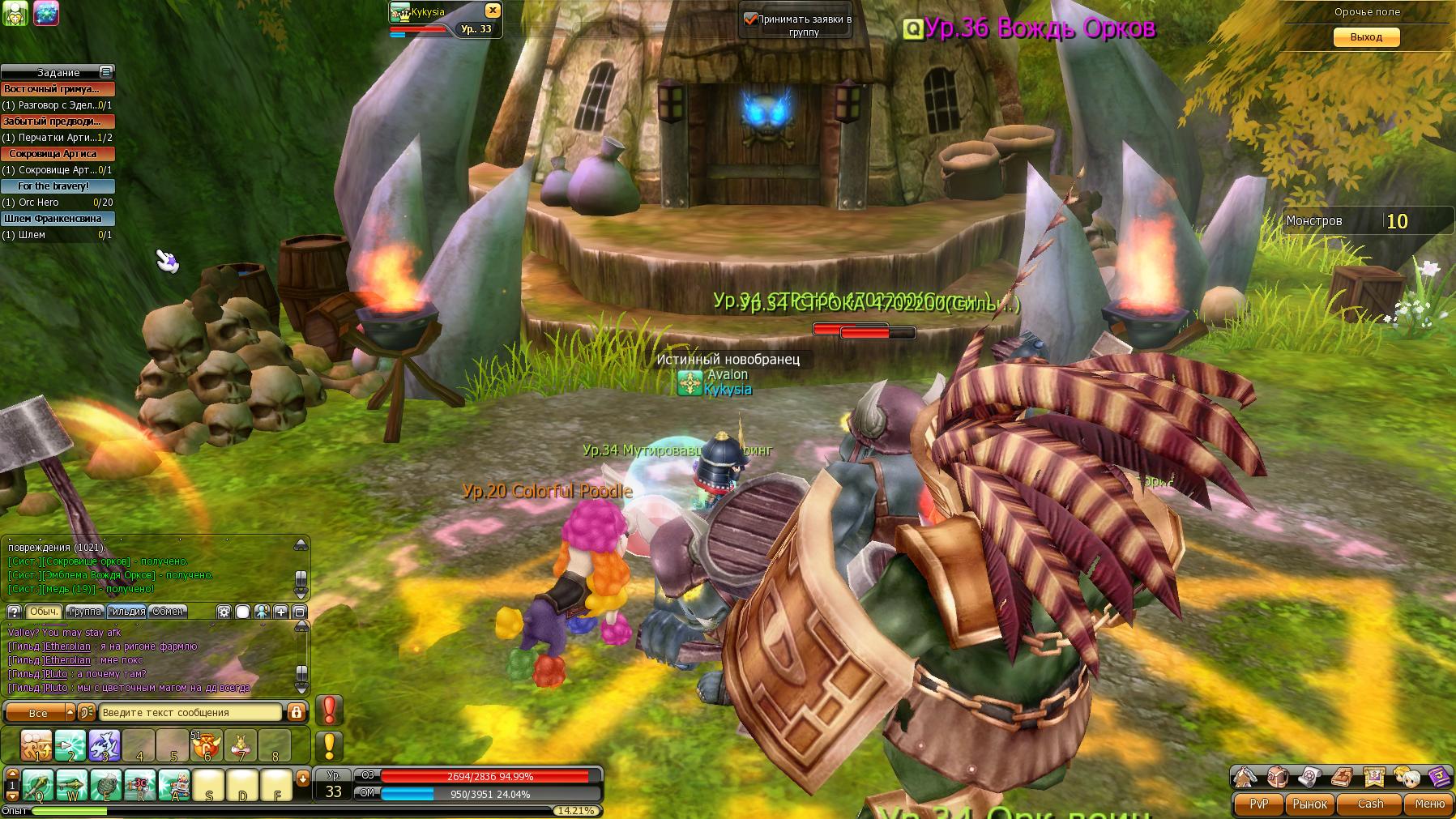Open the guild banner icon
Screen dimensions: 1456x819
(x=1373, y=777)
